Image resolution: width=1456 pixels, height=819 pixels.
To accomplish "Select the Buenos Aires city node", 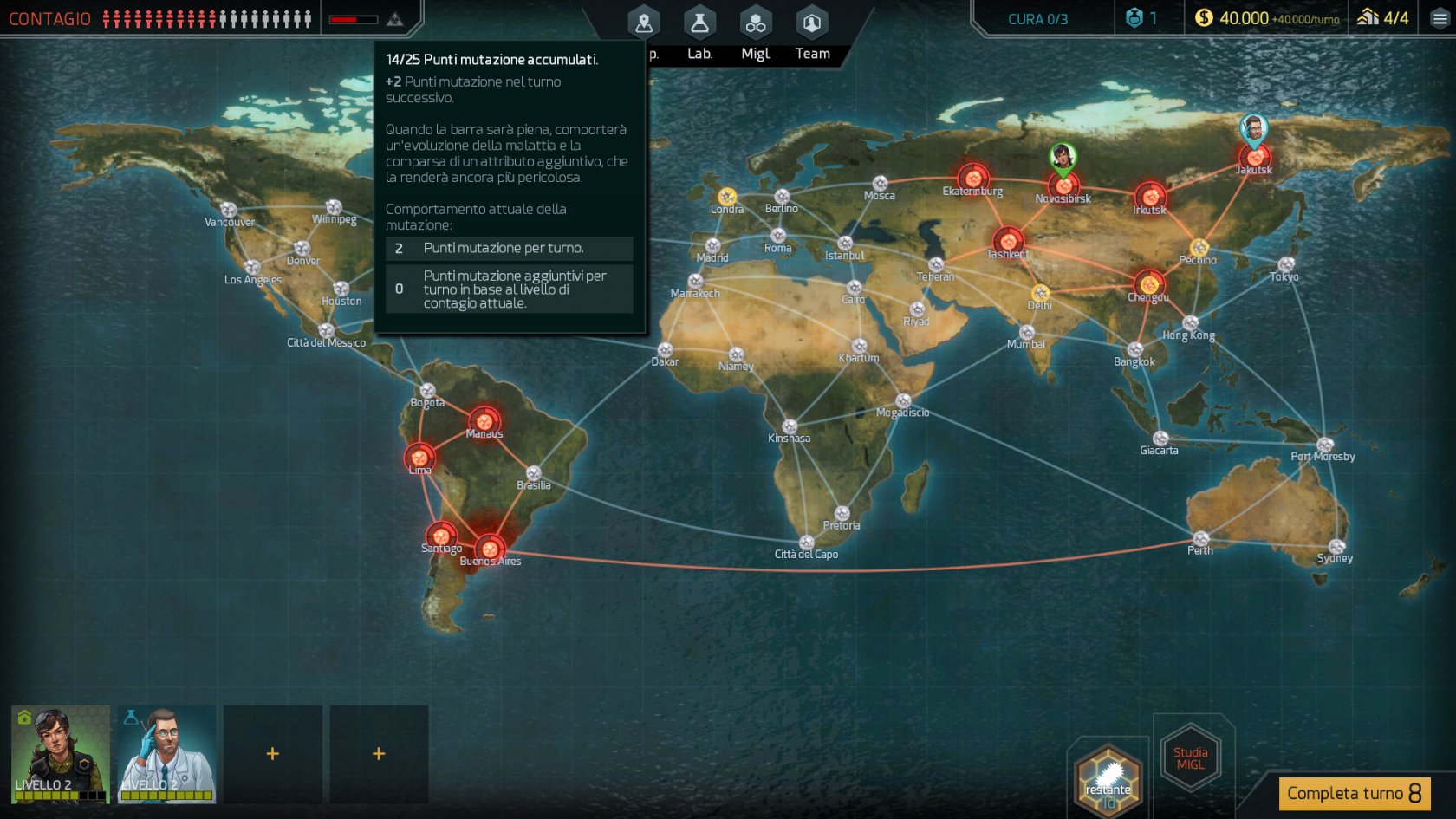I will (x=491, y=548).
